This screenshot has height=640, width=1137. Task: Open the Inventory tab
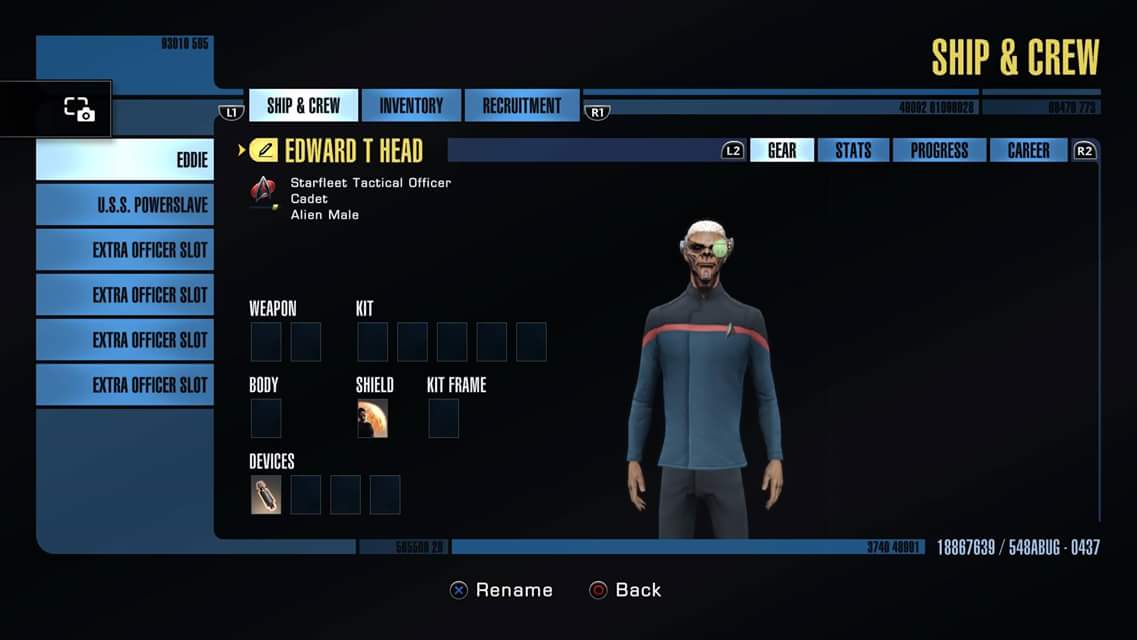coord(411,106)
